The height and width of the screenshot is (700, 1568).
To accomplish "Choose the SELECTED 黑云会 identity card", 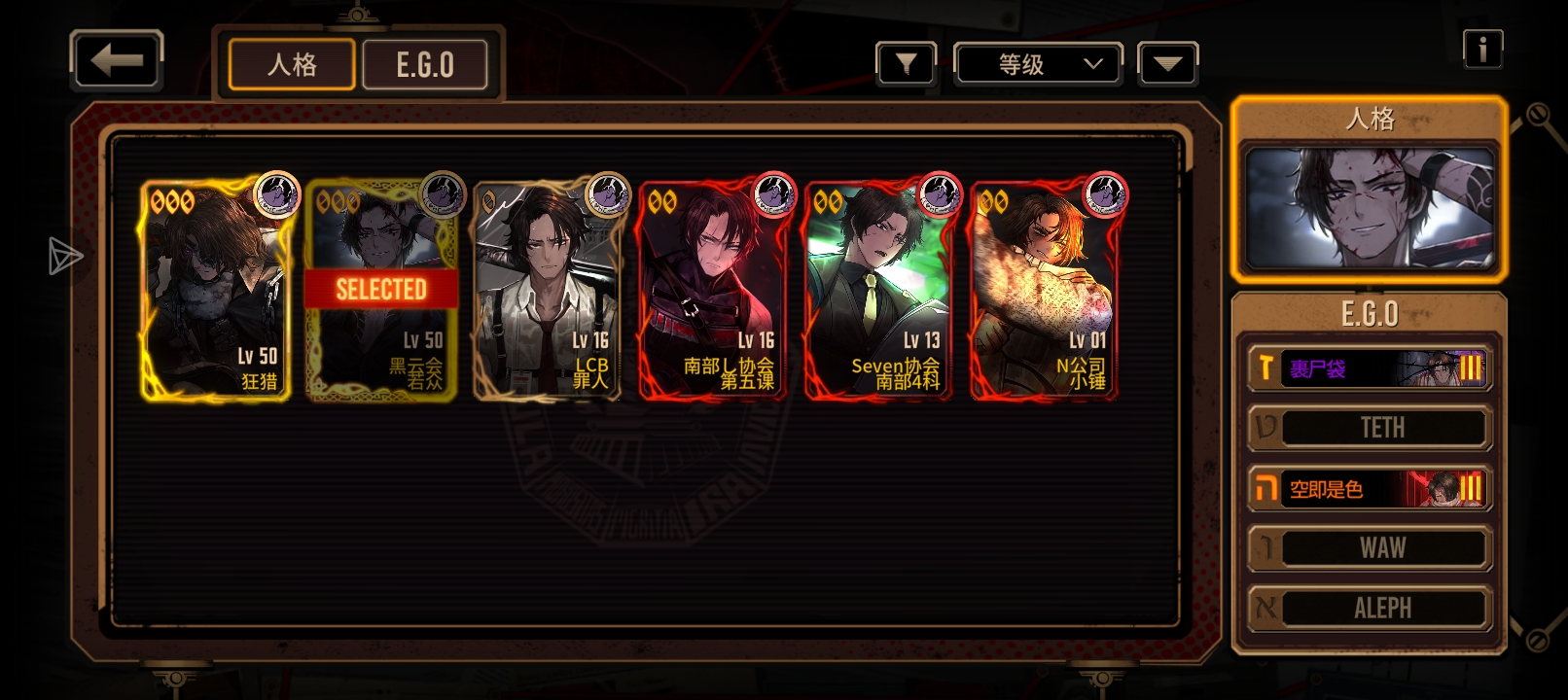I will pyautogui.click(x=381, y=290).
